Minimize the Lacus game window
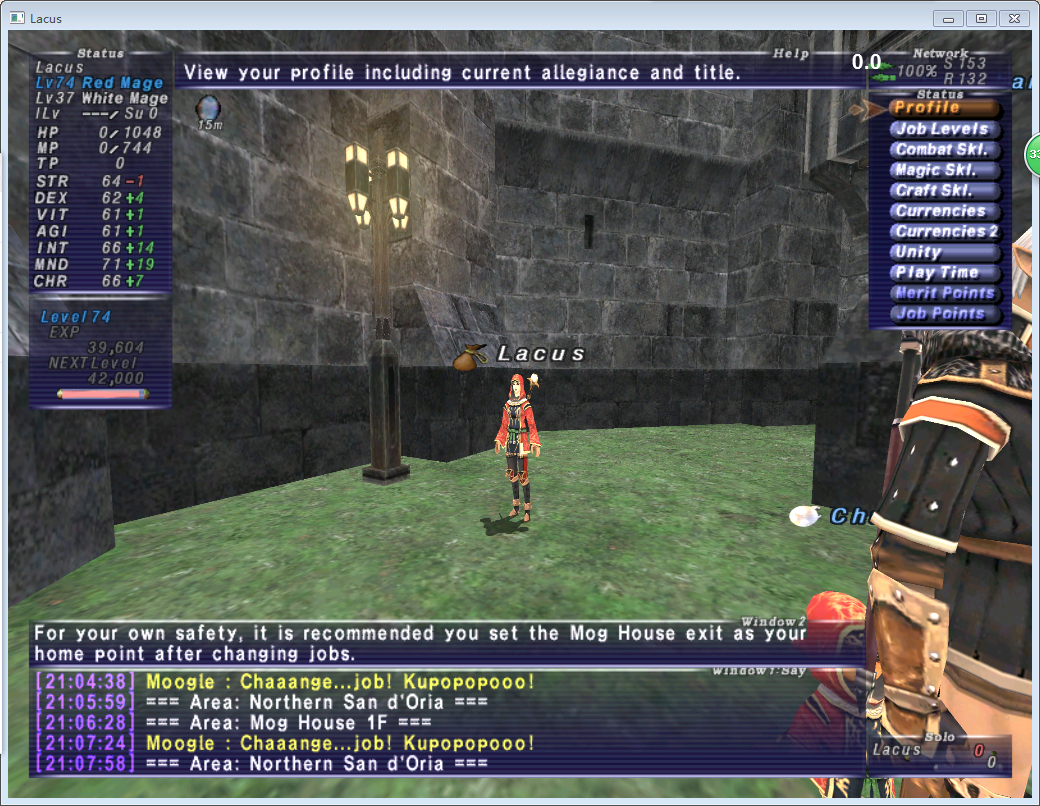1040x806 pixels. coord(948,18)
